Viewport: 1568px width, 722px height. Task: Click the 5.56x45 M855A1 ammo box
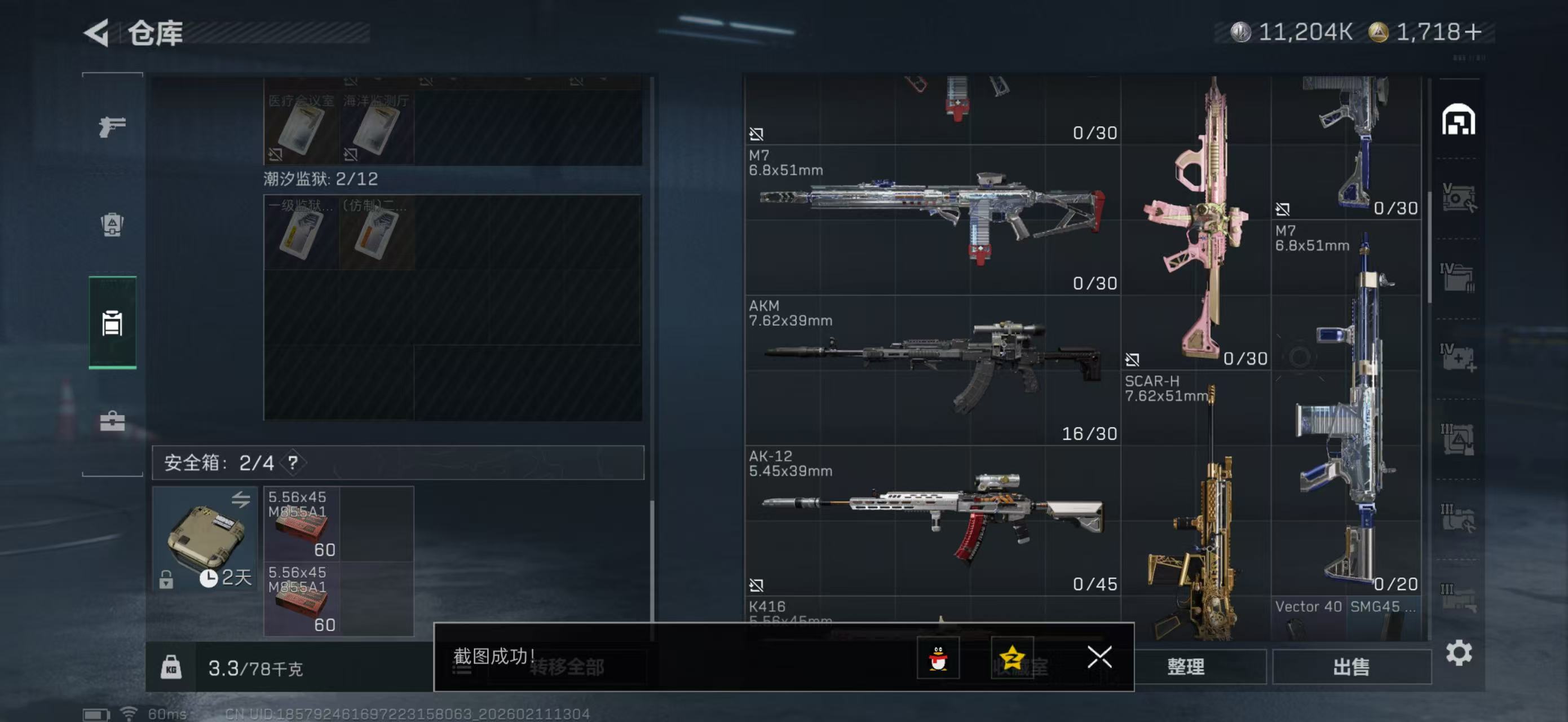(x=303, y=525)
